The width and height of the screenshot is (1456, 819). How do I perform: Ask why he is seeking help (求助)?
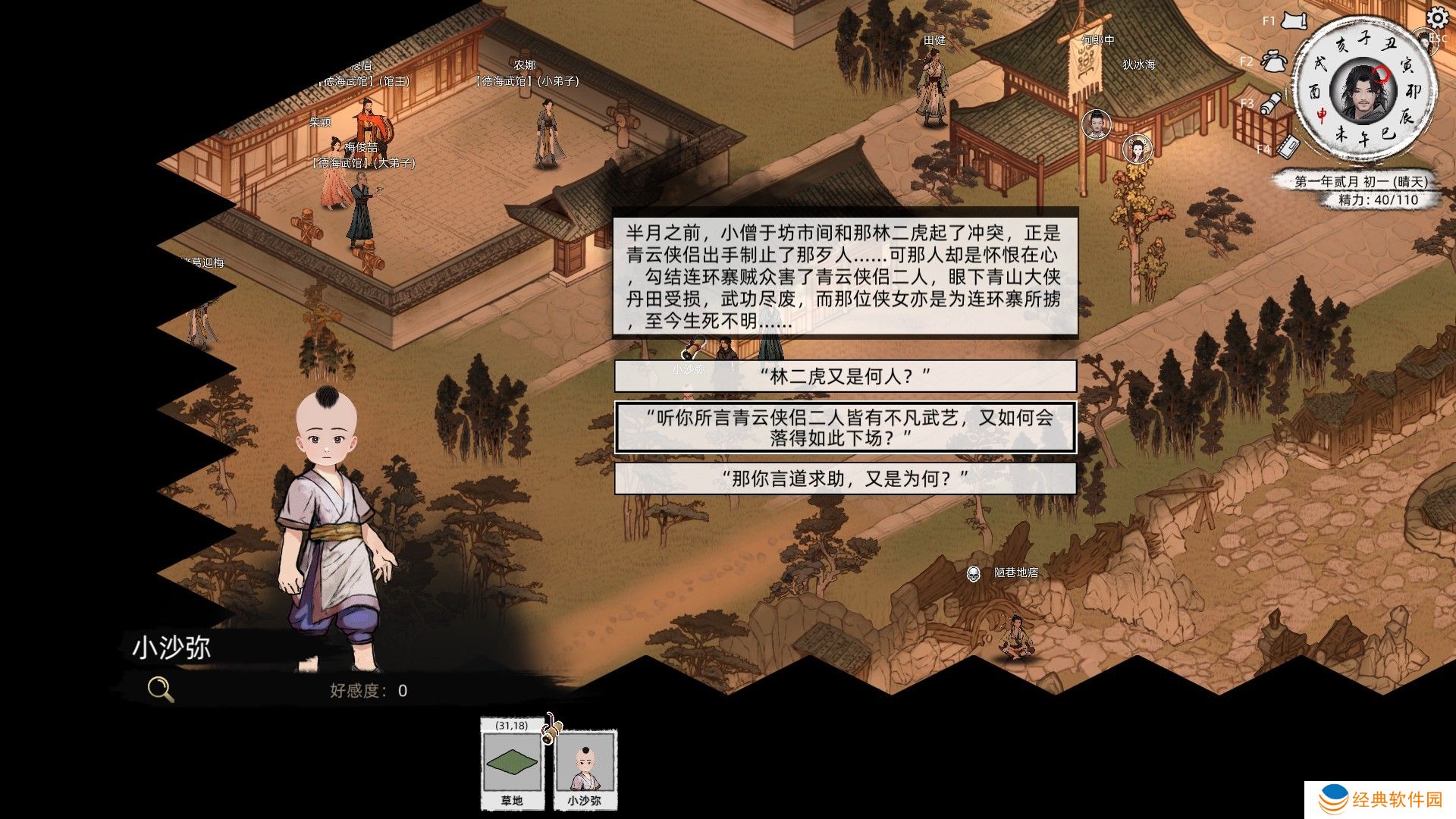point(845,479)
